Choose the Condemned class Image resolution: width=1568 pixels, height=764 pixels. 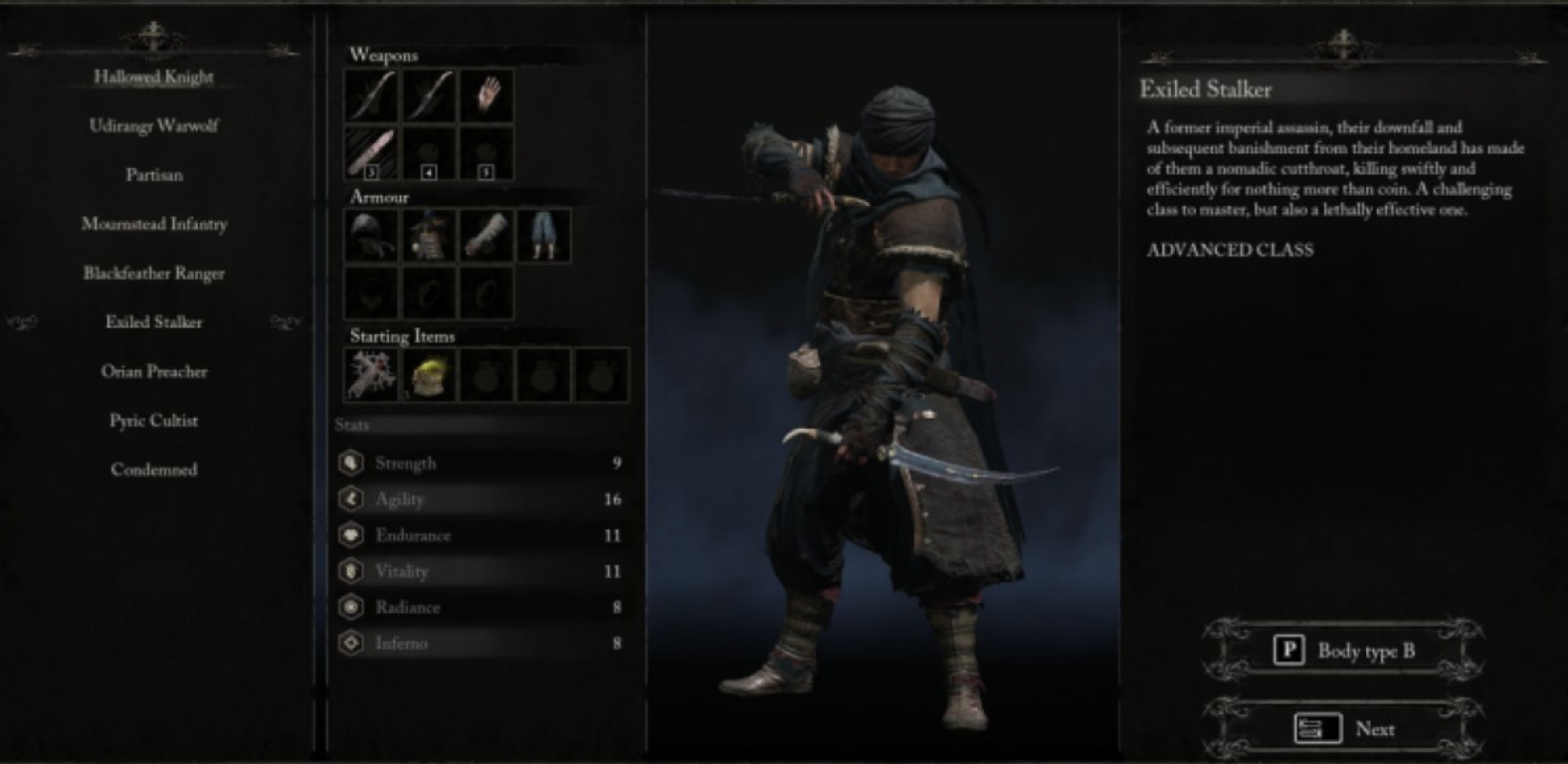(155, 469)
